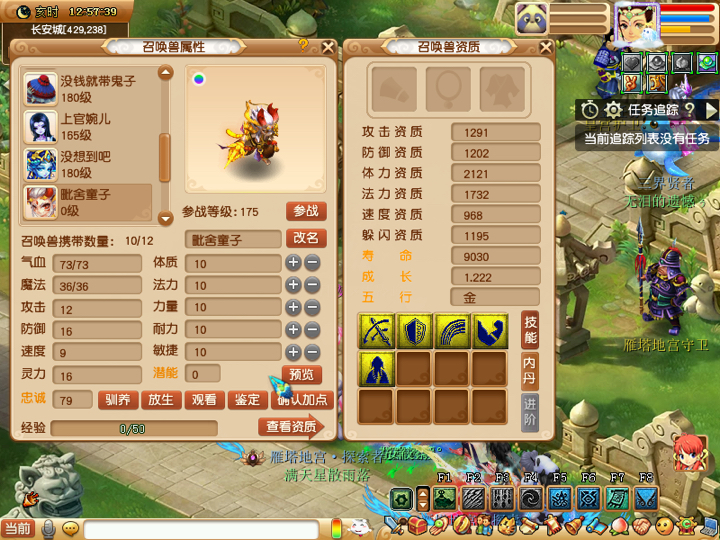This screenshot has width=720, height=540.
Task: Click the 驯养 button
Action: tap(118, 400)
